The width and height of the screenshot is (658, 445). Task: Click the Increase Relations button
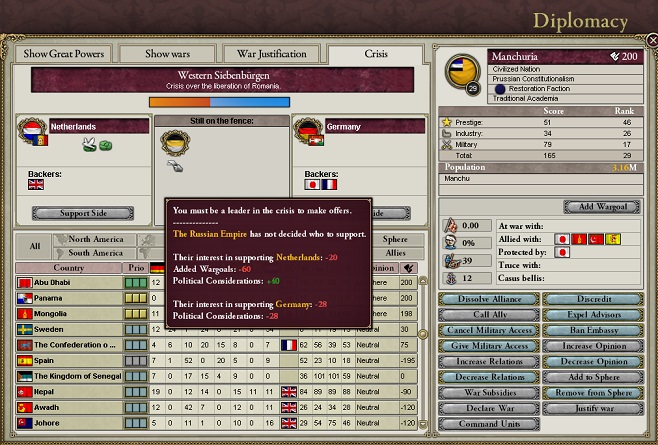pyautogui.click(x=490, y=361)
